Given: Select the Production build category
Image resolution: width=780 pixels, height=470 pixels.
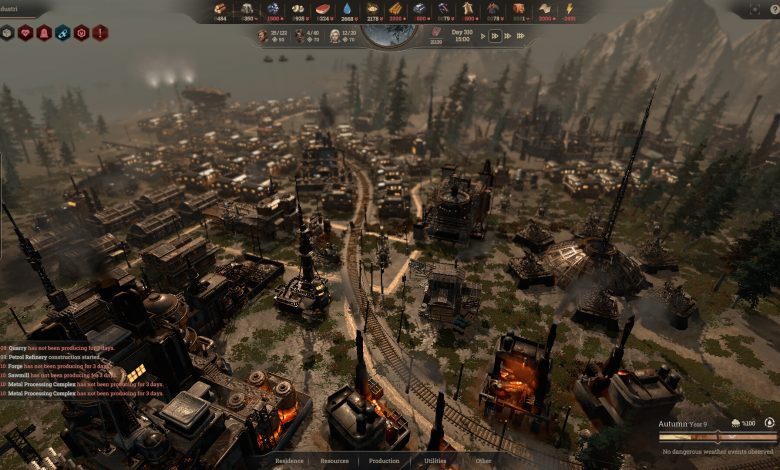Looking at the screenshot, I should (384, 461).
